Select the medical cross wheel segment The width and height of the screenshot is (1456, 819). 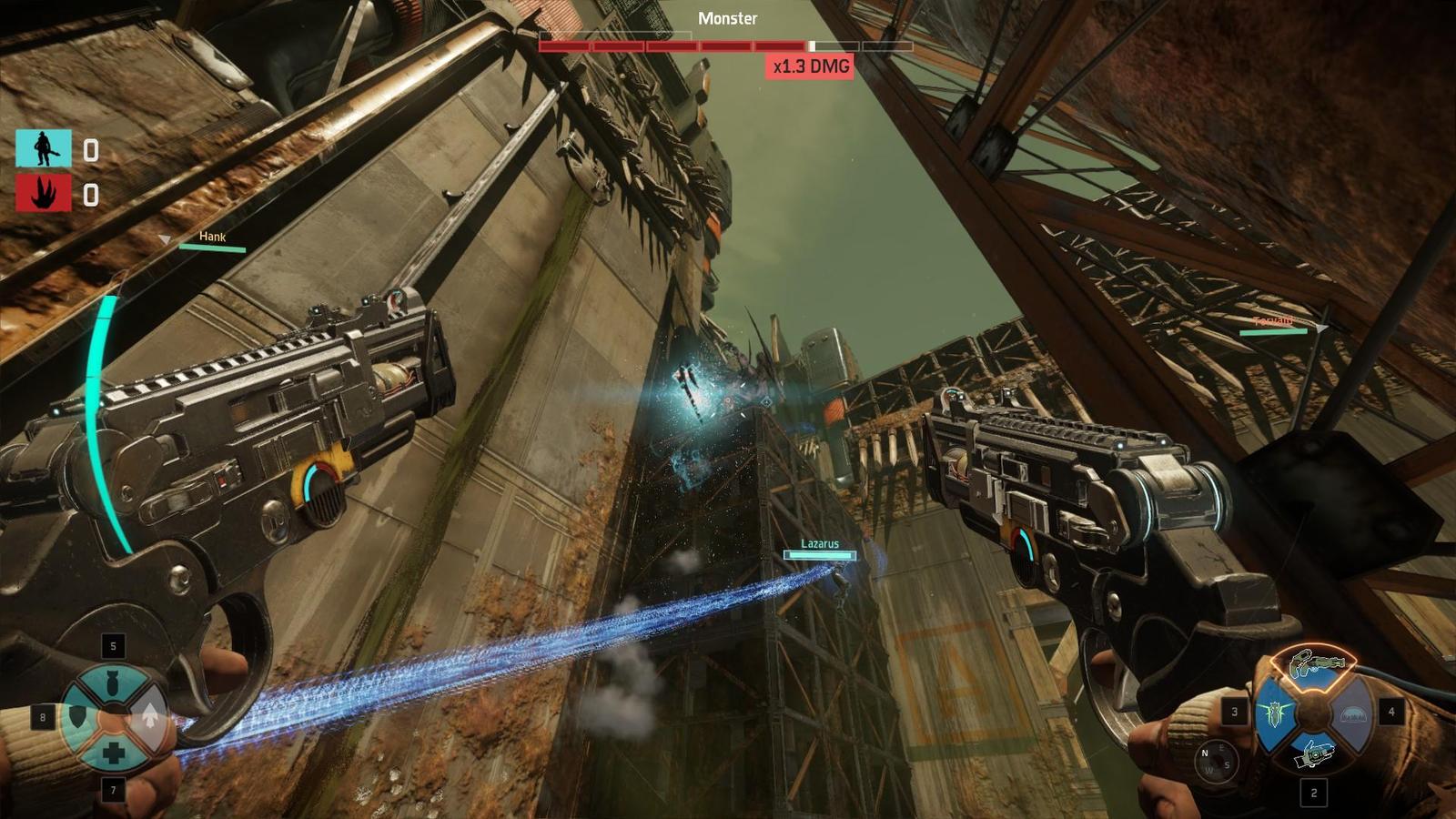[114, 753]
